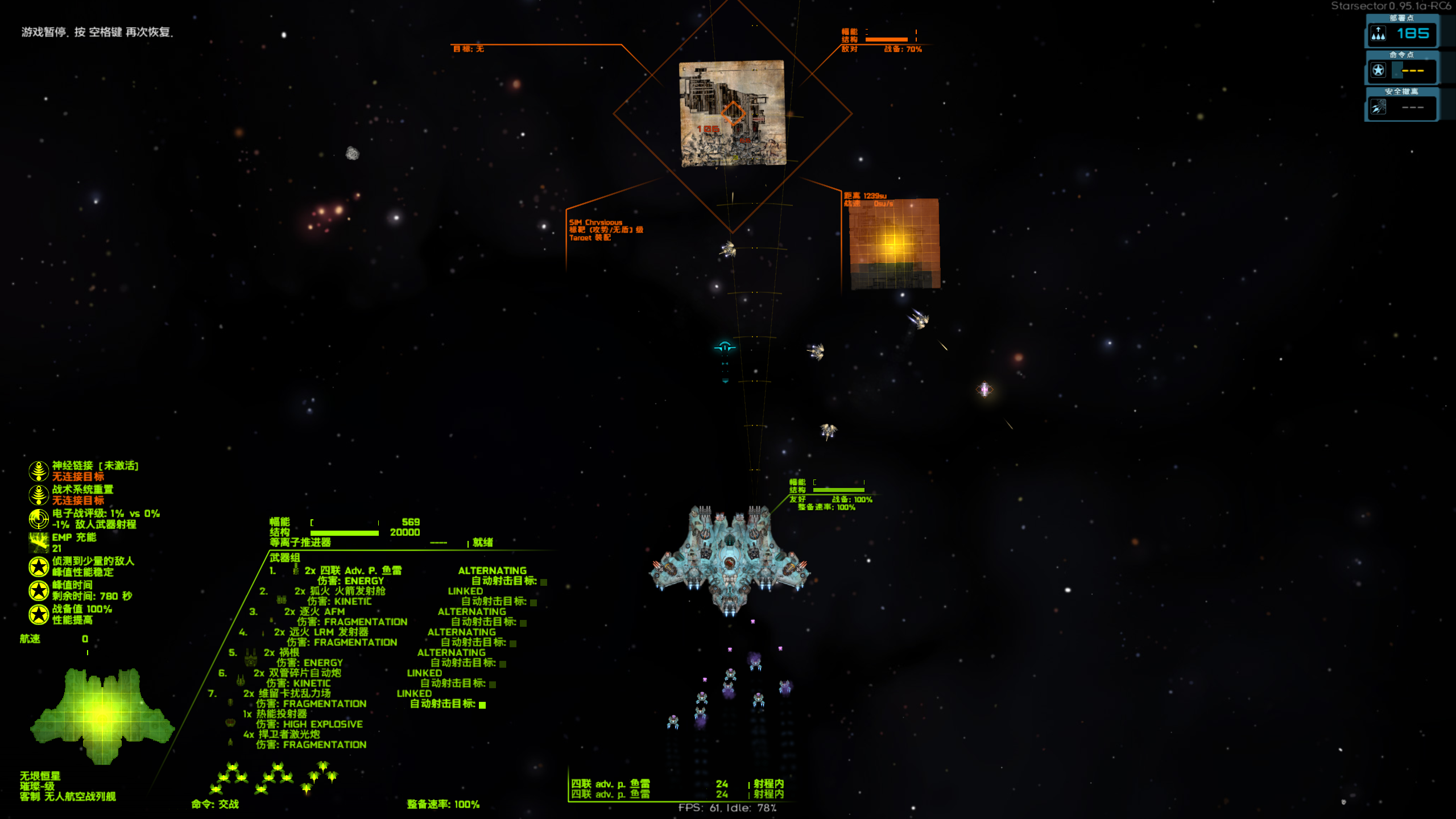The image size is (1456, 819).
Task: Select the safe retreat (安全撤离) panel
Action: pyautogui.click(x=1402, y=107)
